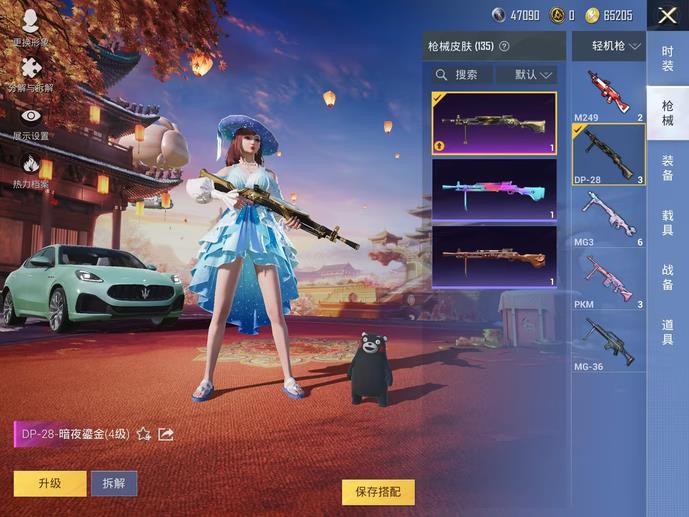The width and height of the screenshot is (689, 517).
Task: Switch to the 载具 vehicles tab
Action: [667, 222]
